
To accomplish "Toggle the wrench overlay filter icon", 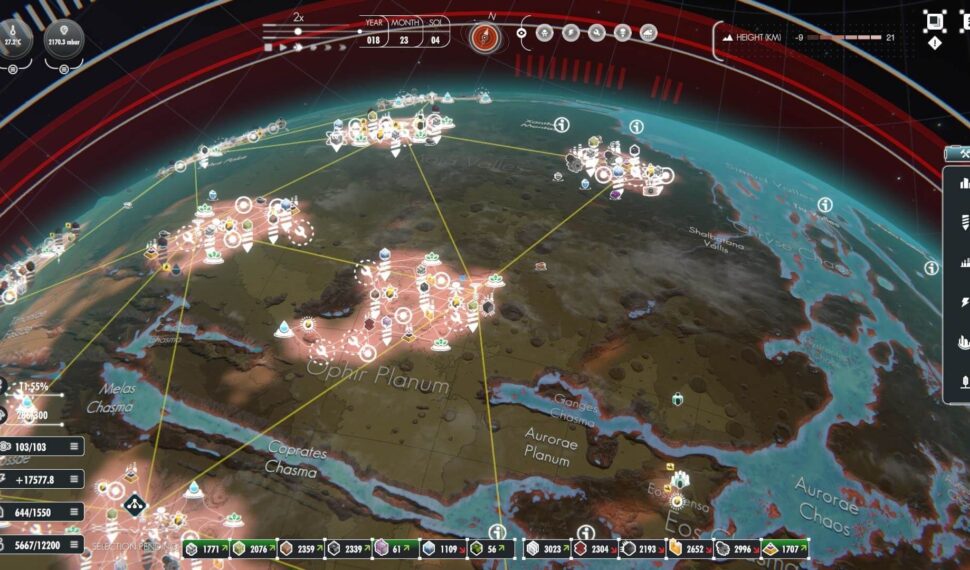I will pyautogui.click(x=596, y=33).
